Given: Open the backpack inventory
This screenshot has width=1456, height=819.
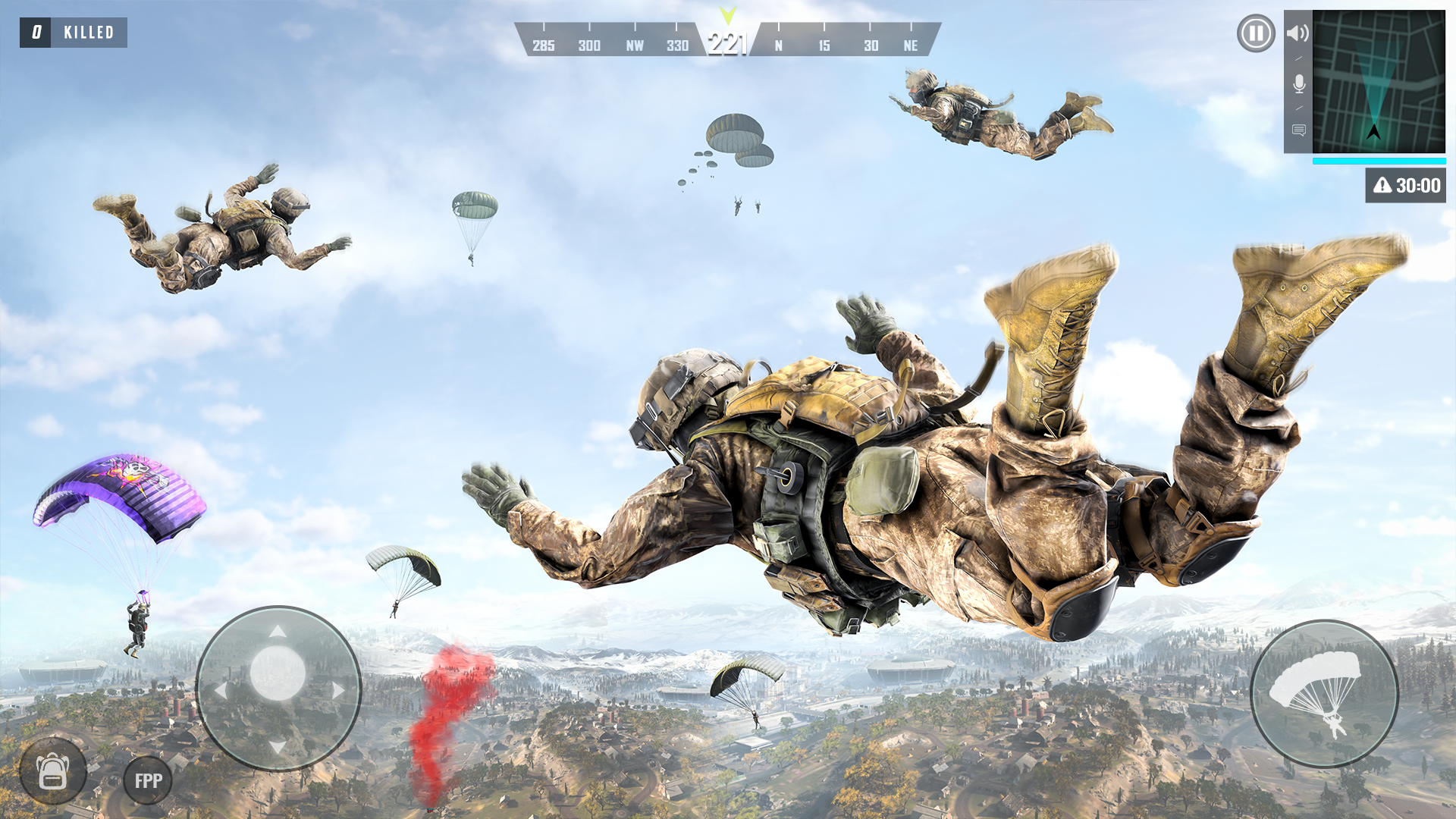Looking at the screenshot, I should [x=53, y=772].
